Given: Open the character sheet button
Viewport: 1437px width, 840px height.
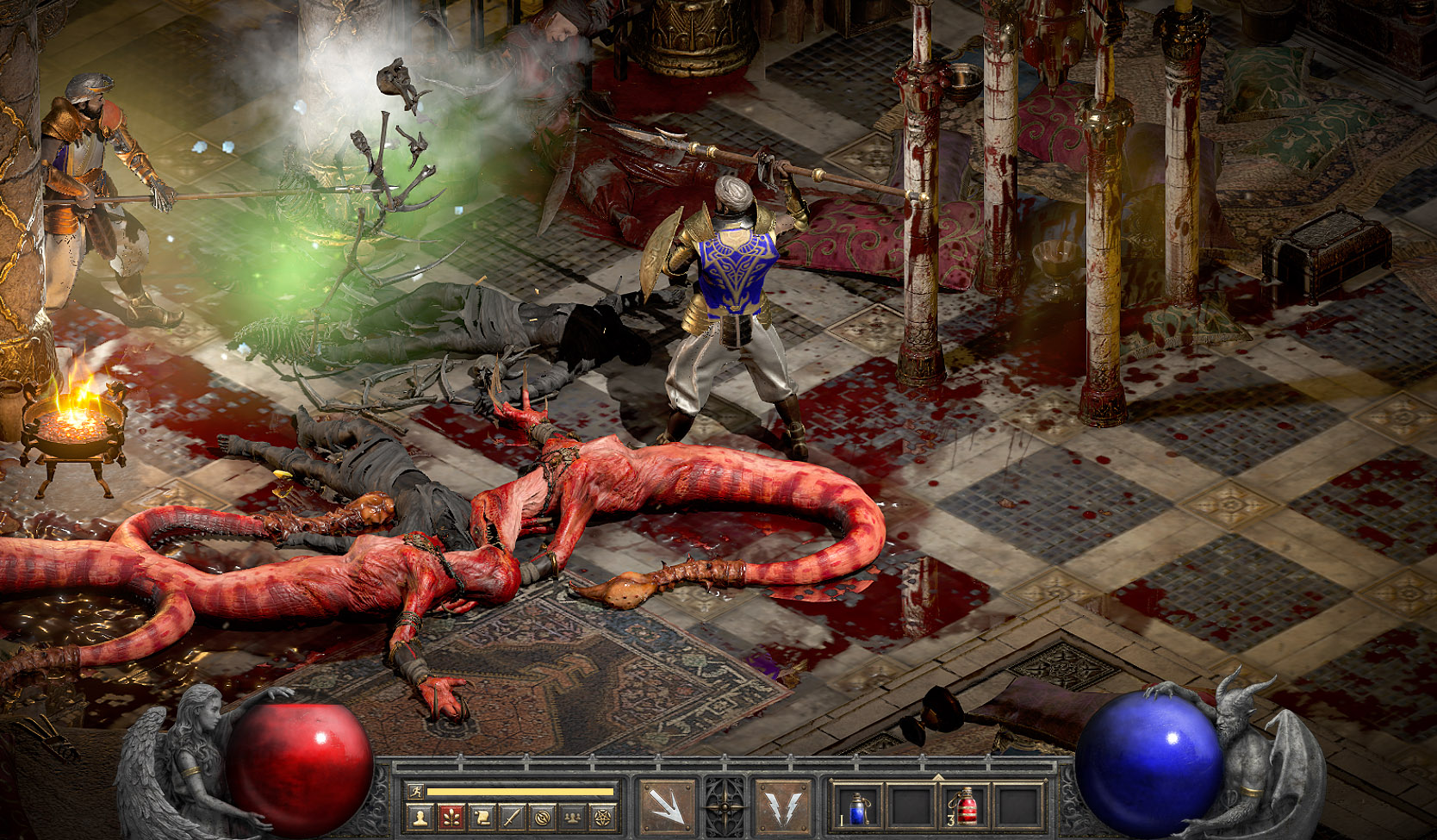Looking at the screenshot, I should 420,817.
